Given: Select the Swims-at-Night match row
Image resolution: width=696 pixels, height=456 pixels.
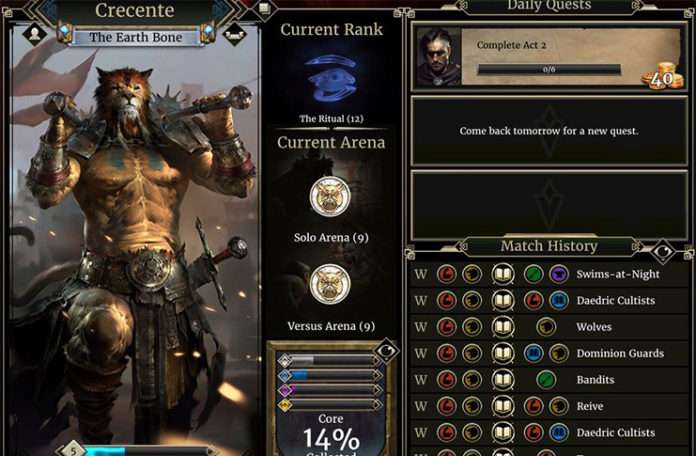Looking at the screenshot, I should (548, 274).
